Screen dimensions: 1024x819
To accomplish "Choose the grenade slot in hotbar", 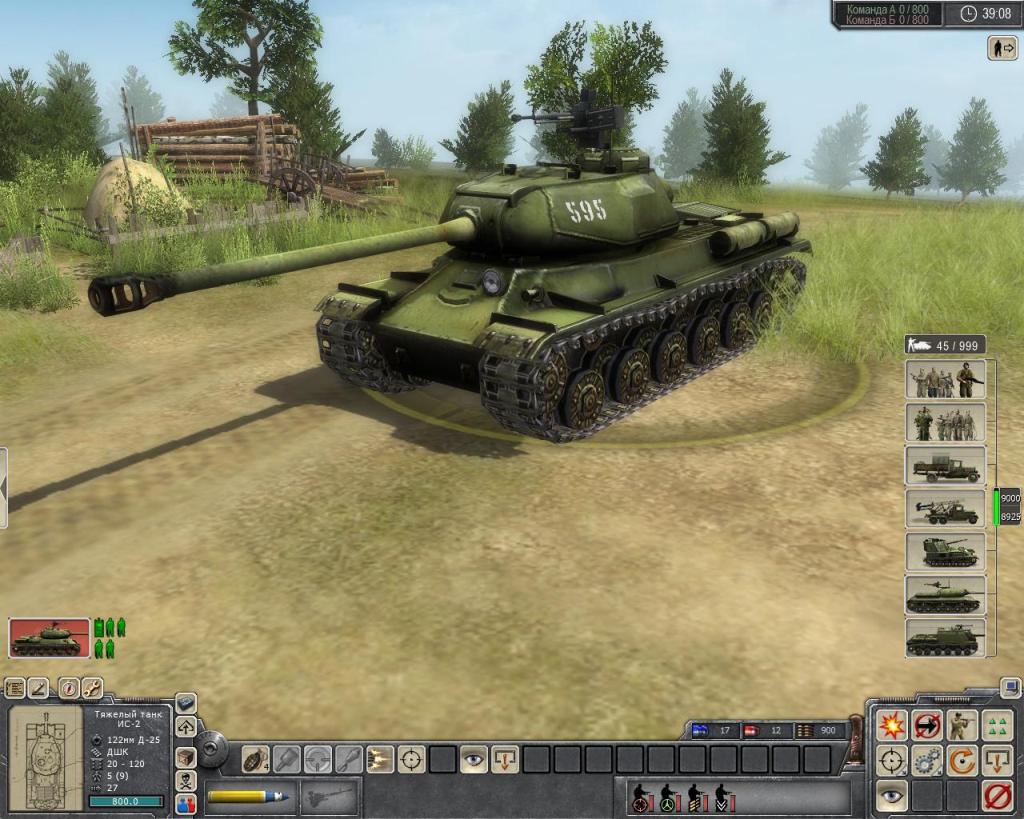I will pyautogui.click(x=256, y=760).
